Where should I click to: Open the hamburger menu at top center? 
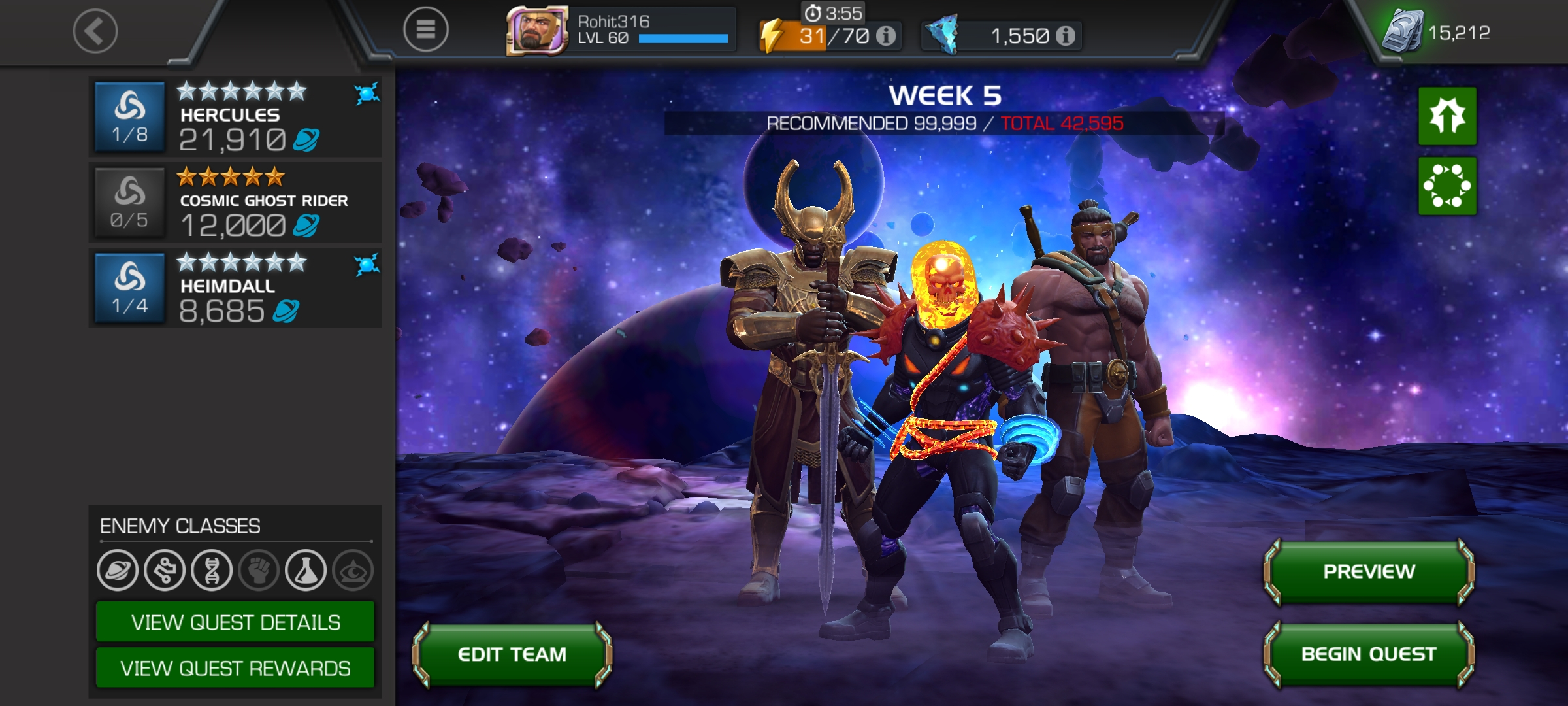tap(425, 31)
